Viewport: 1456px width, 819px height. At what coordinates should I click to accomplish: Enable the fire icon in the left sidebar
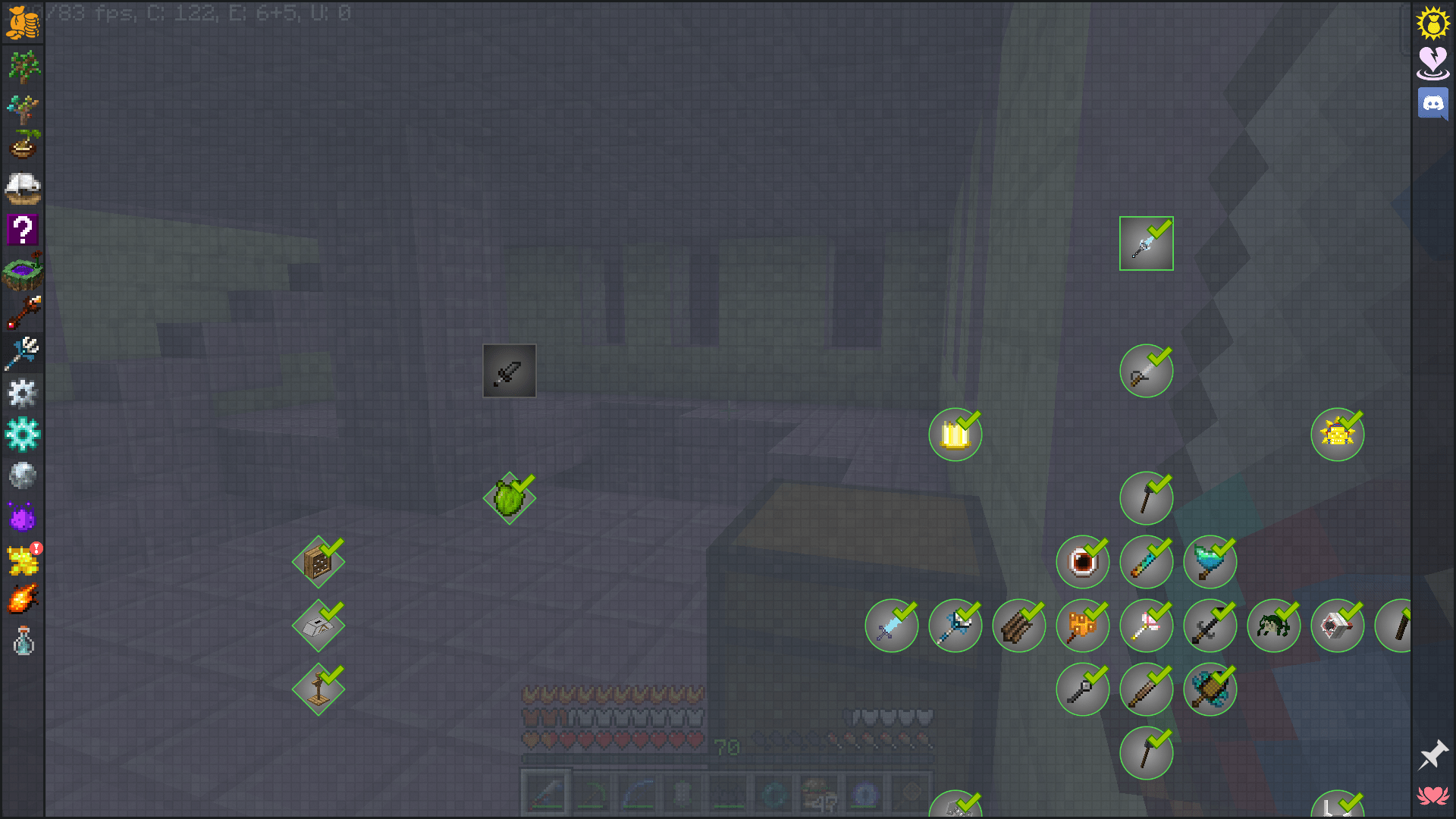pos(22,598)
